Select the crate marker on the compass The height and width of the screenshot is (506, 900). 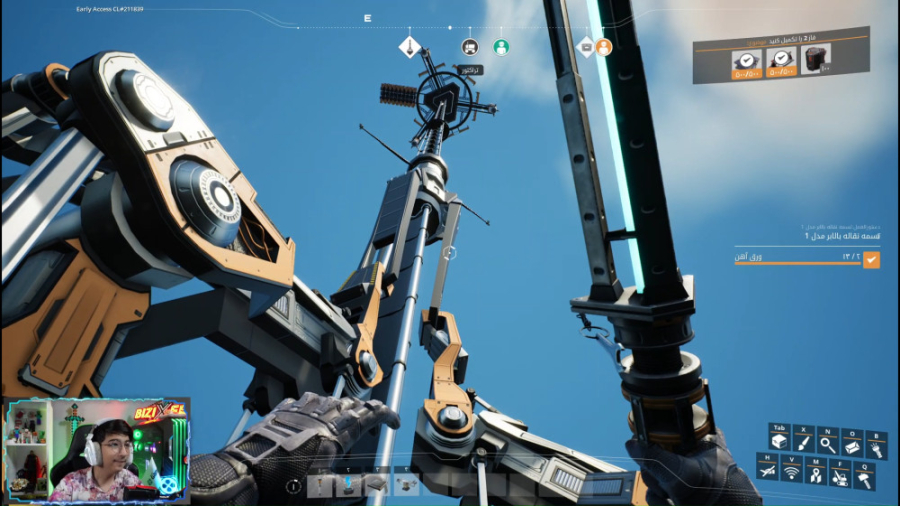pyautogui.click(x=586, y=46)
